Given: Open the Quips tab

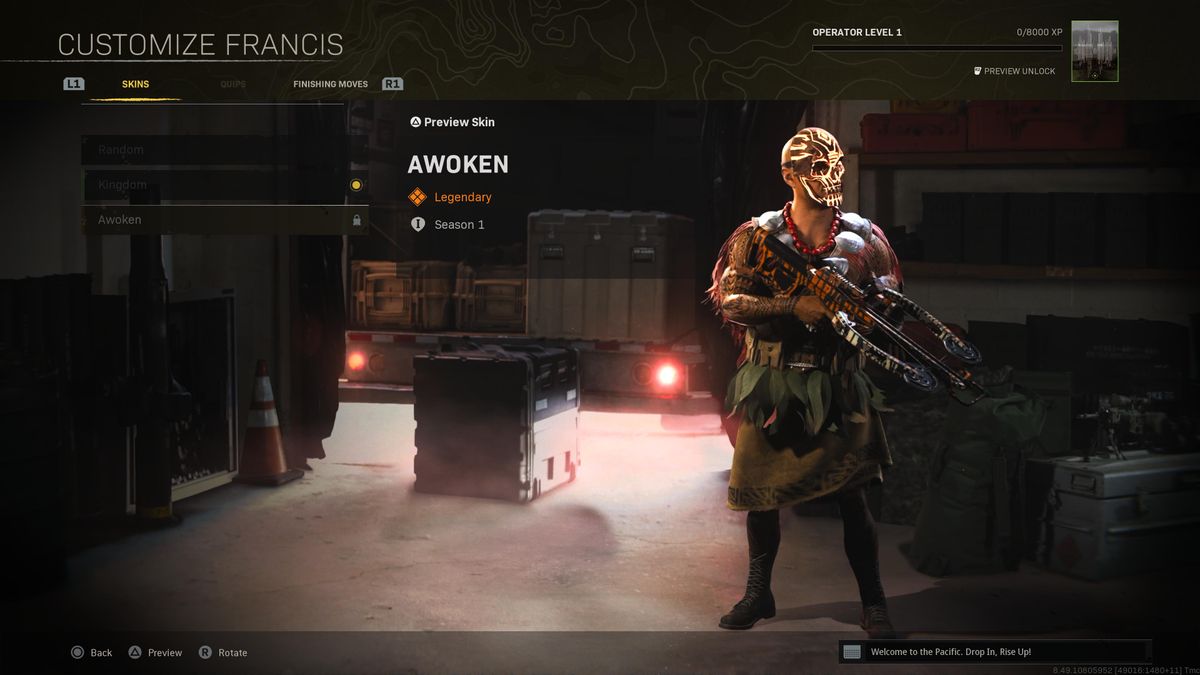Looking at the screenshot, I should pyautogui.click(x=233, y=84).
